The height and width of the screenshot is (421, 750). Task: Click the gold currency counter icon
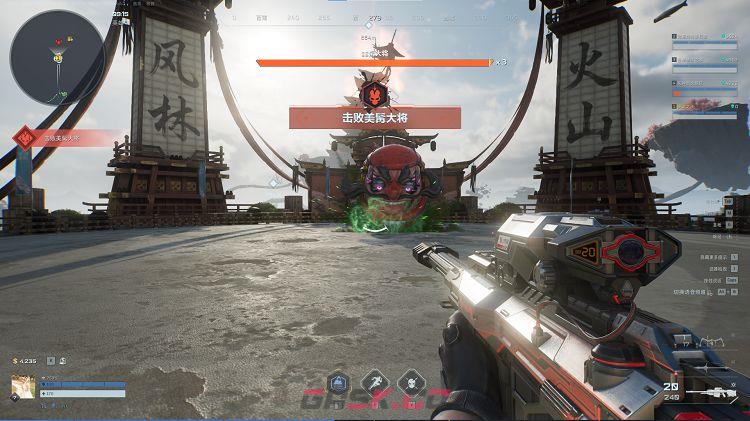[x=15, y=360]
